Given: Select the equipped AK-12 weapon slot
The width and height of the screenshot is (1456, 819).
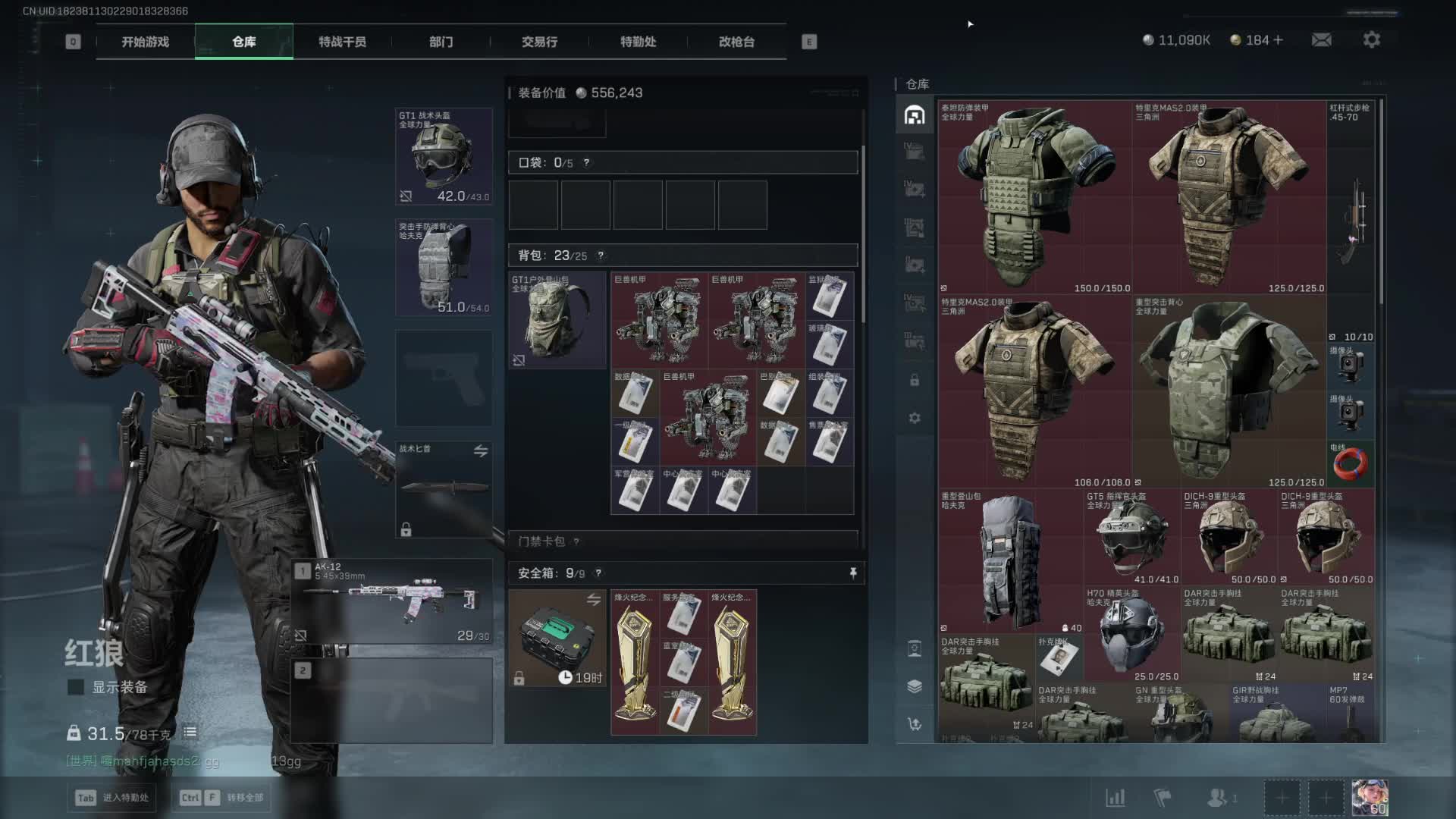Looking at the screenshot, I should tap(393, 601).
